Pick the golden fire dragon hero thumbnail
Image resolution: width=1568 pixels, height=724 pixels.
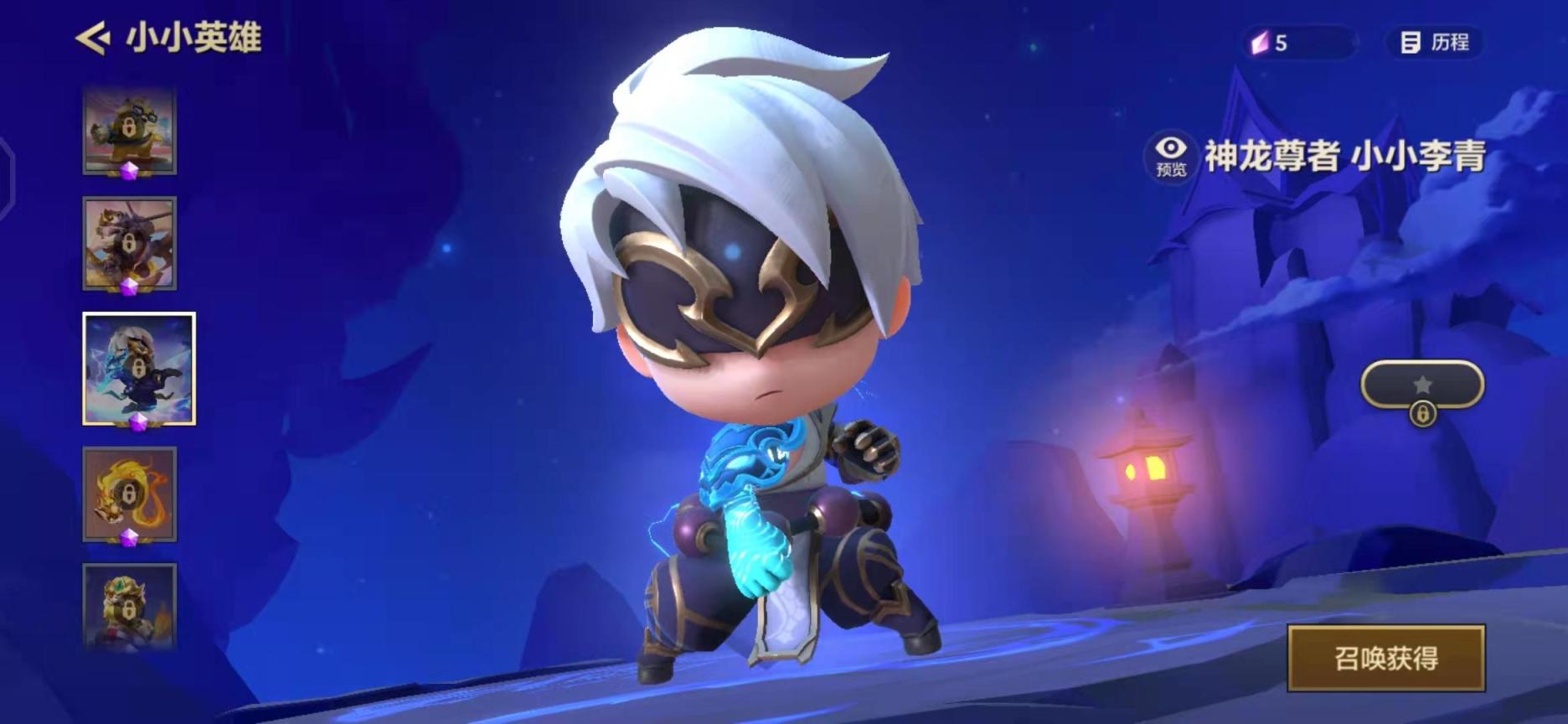point(129,494)
